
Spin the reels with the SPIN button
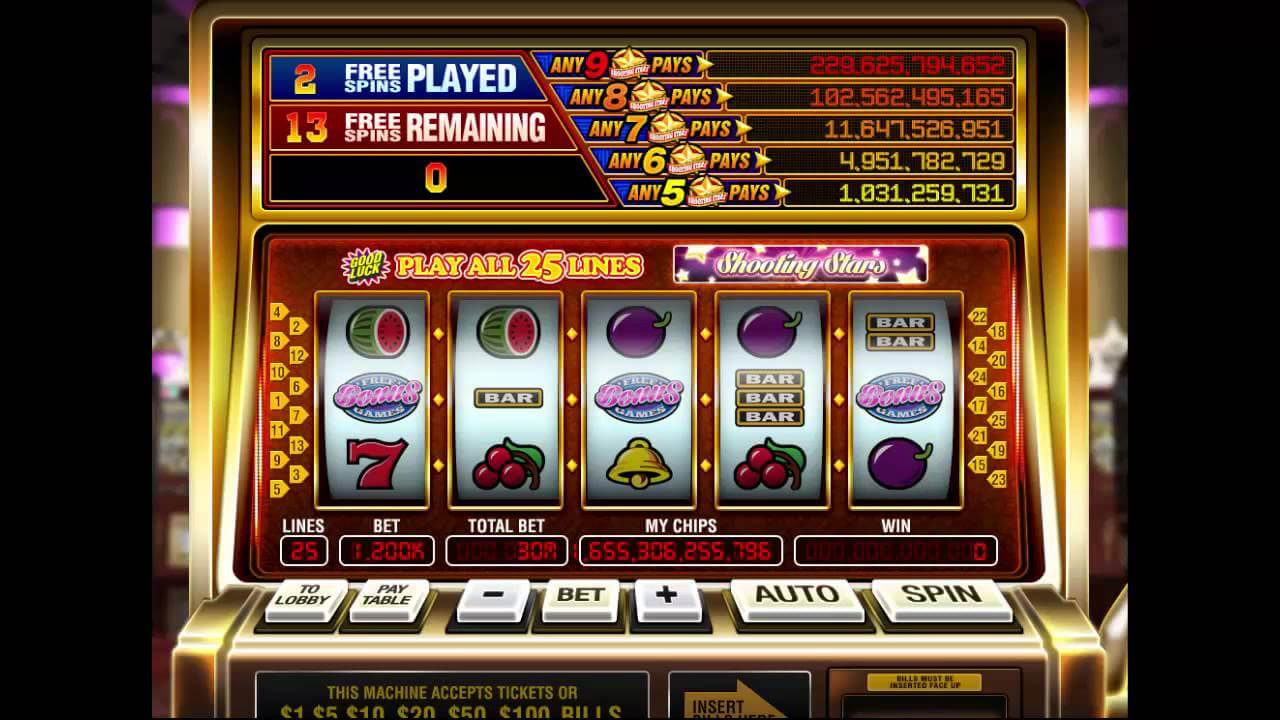click(x=941, y=595)
